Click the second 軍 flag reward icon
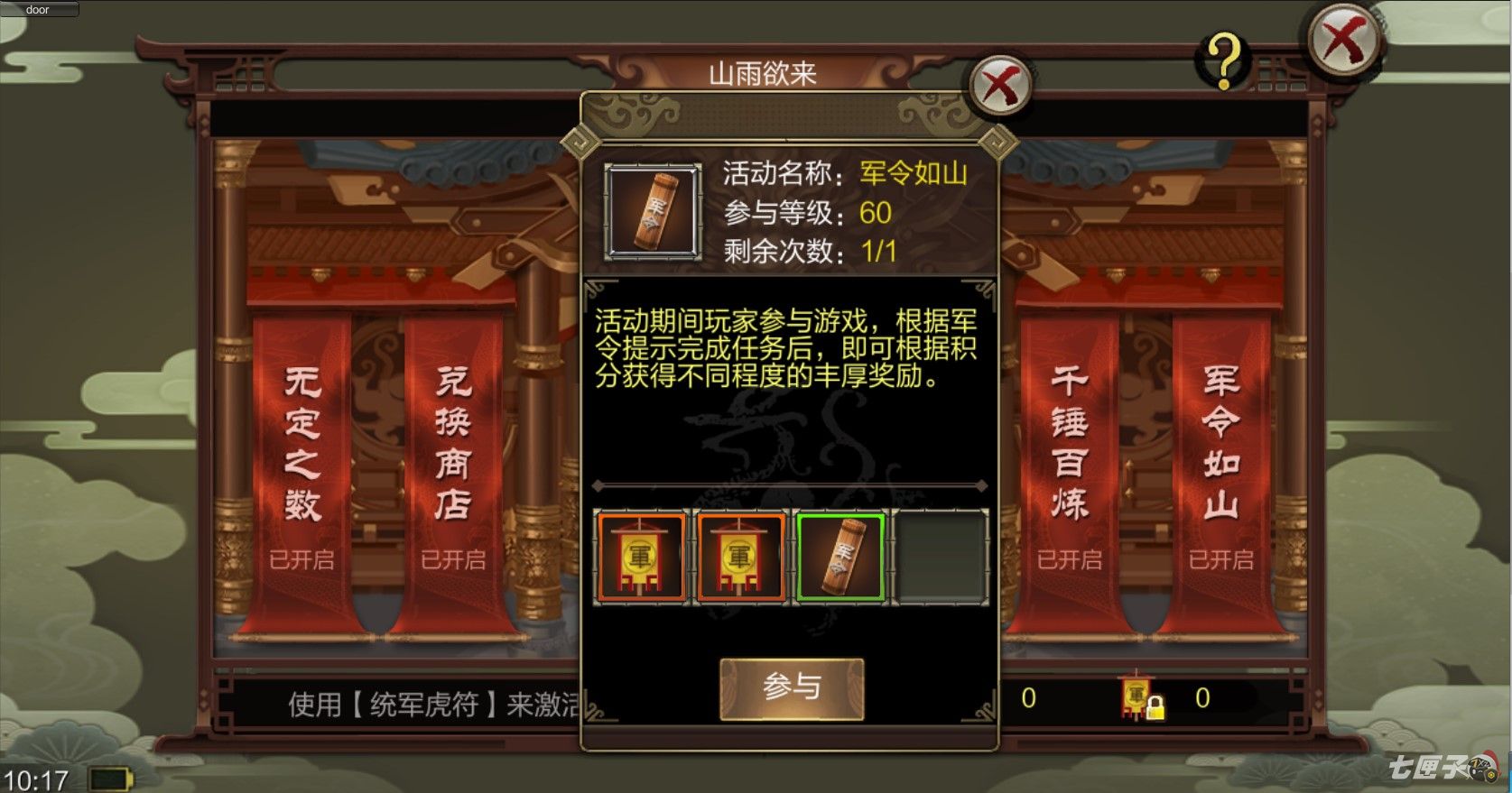1512x793 pixels. (x=742, y=556)
